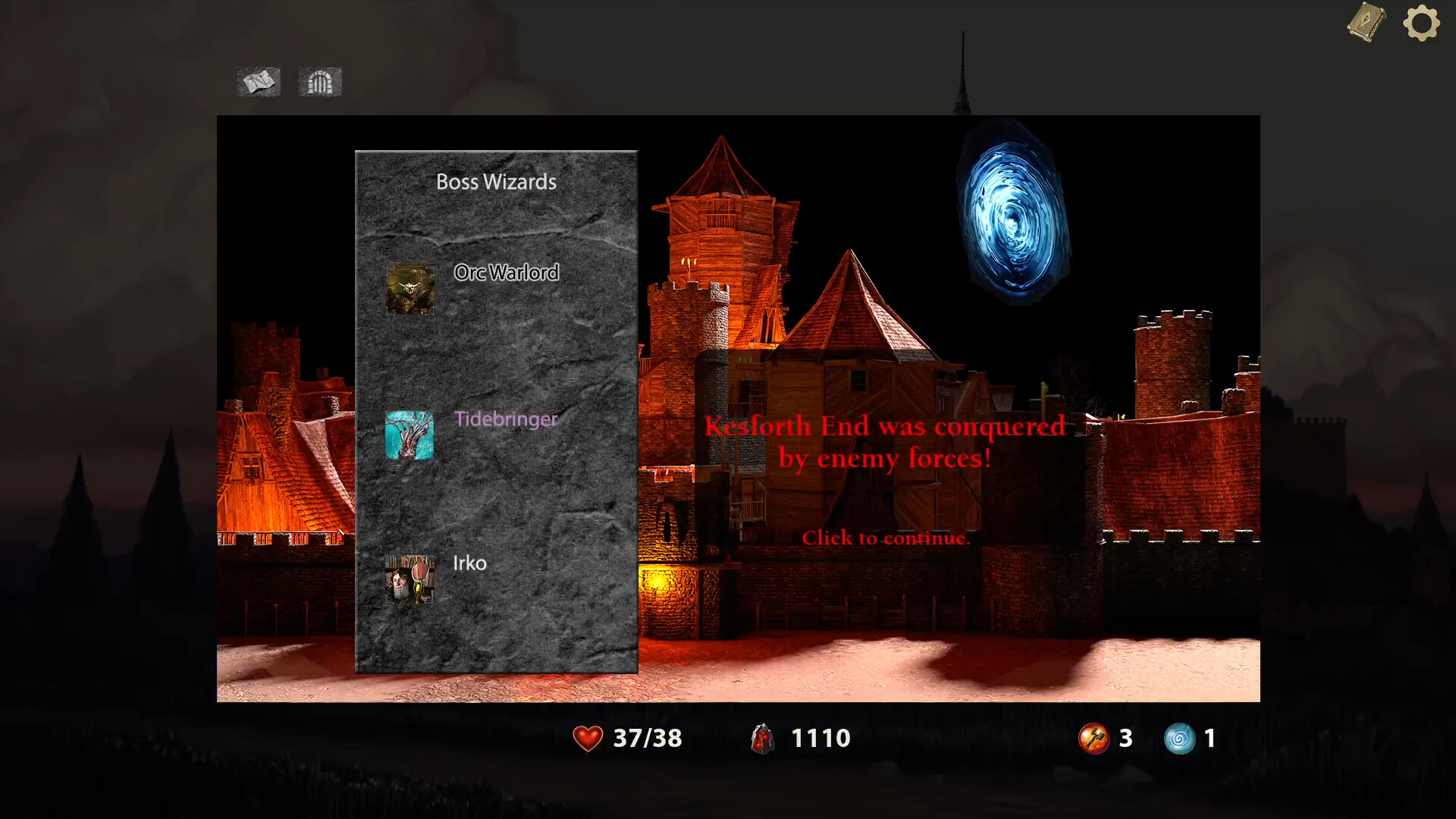Click the Kesforth End conquered message
The width and height of the screenshot is (1456, 819).
886,442
